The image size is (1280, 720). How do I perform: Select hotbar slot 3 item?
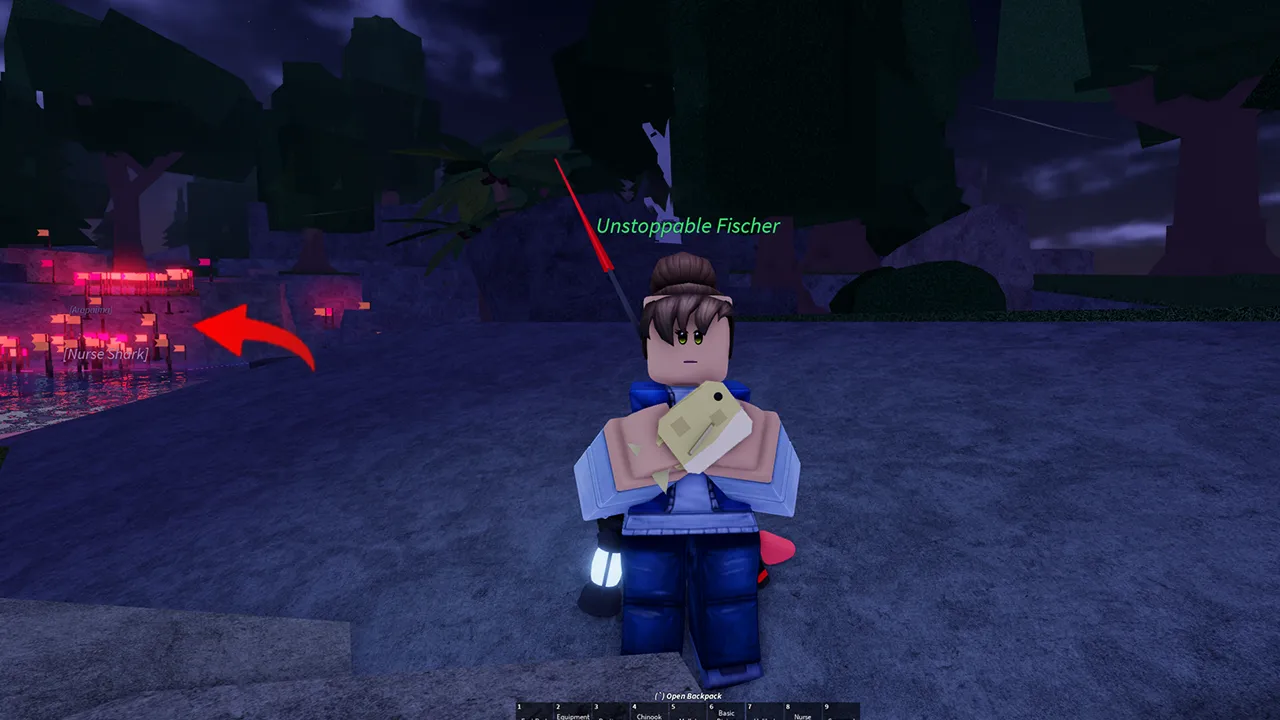[x=611, y=712]
